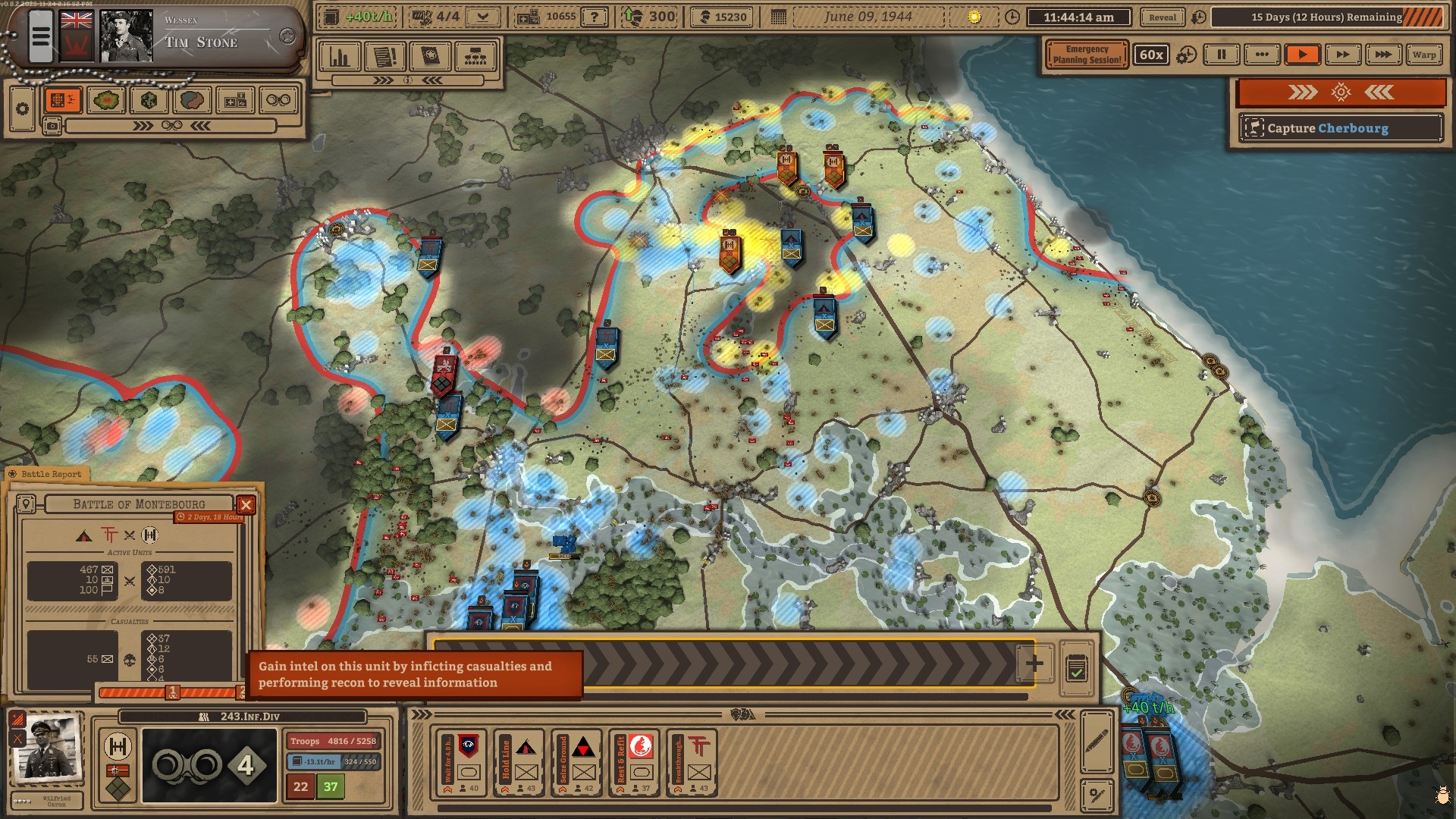Image resolution: width=1456 pixels, height=819 pixels.
Task: Select the Rest & Refit order card
Action: click(x=634, y=764)
